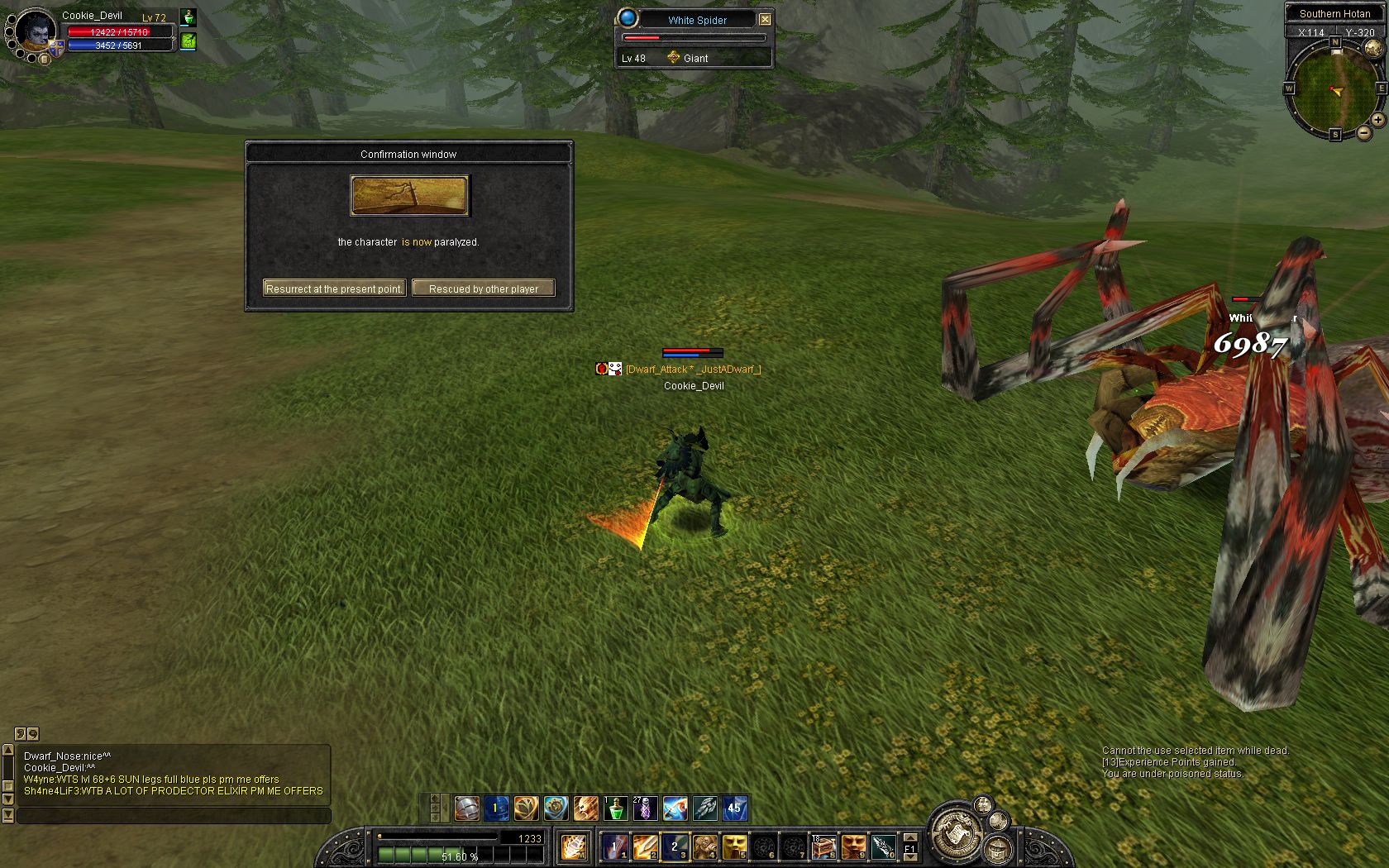Screen dimensions: 1389x868
Task: Use the golden mask skill in slot 5
Action: 734,847
